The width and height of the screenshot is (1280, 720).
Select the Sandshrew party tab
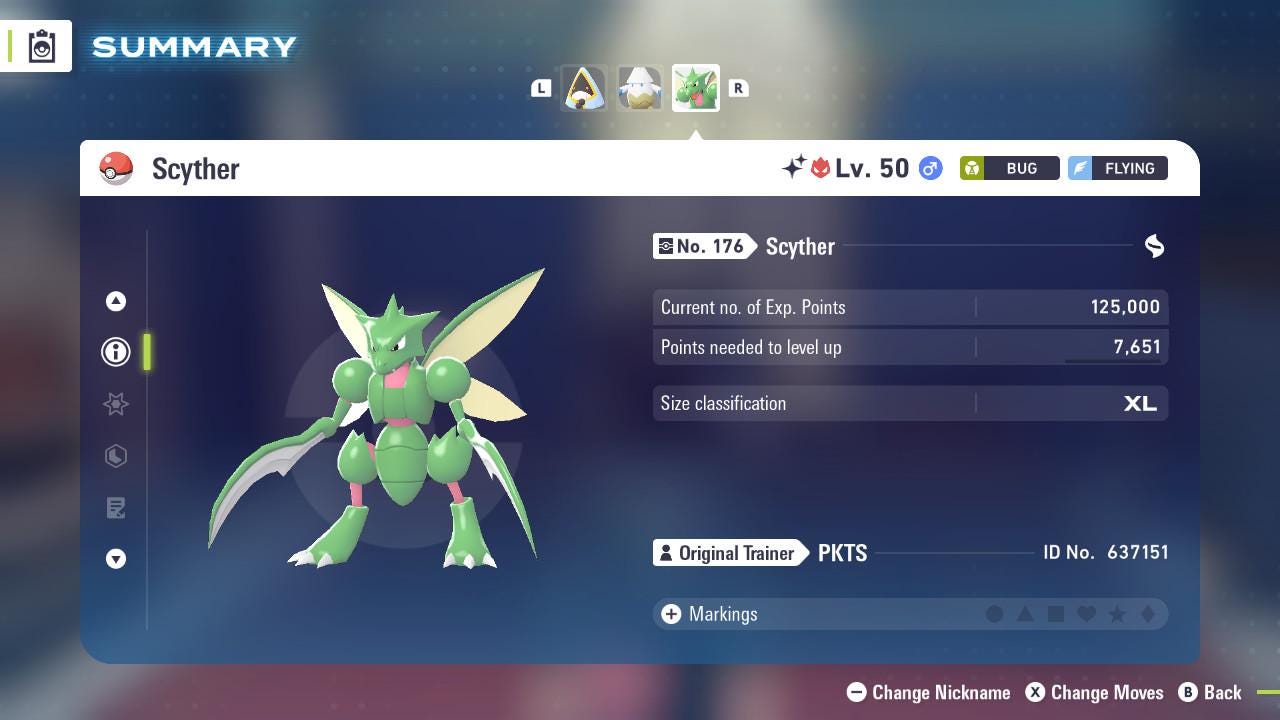584,87
